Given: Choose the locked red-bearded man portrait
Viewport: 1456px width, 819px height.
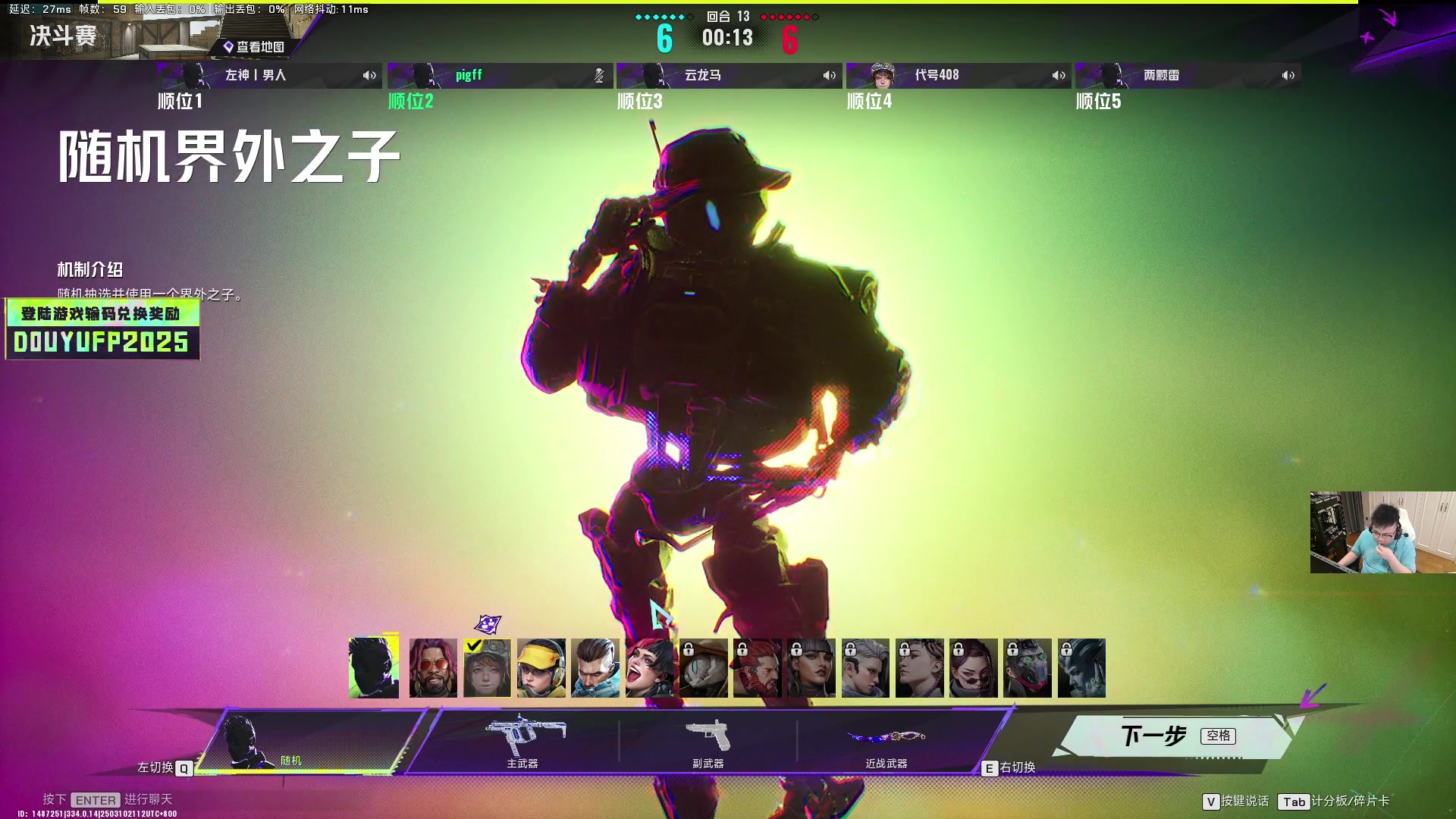Looking at the screenshot, I should tap(757, 668).
